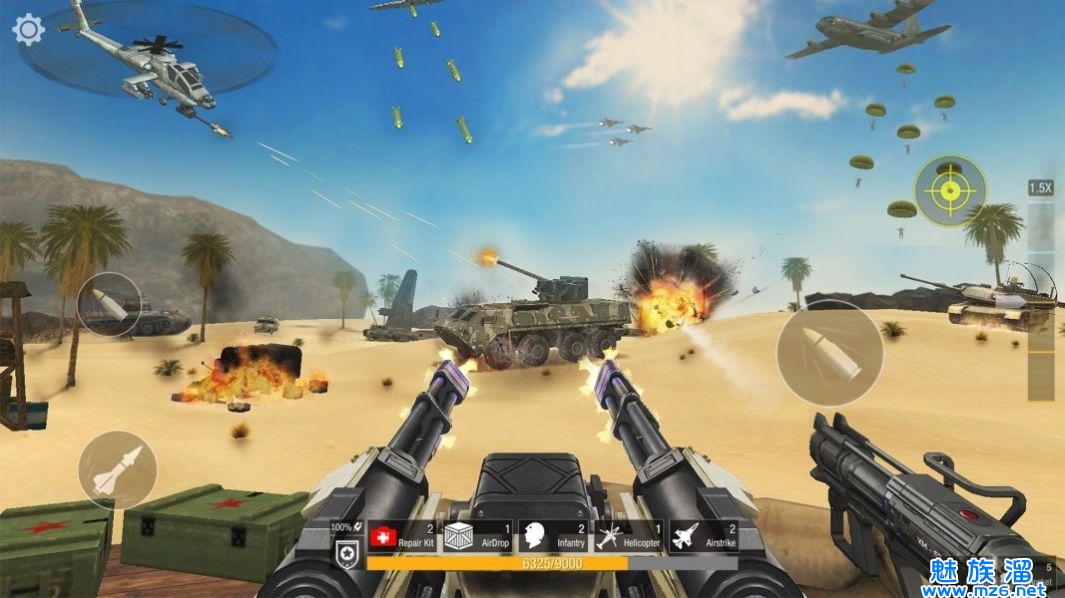The image size is (1065, 598).
Task: Launch a rocket with the missile button
Action: (x=117, y=470)
